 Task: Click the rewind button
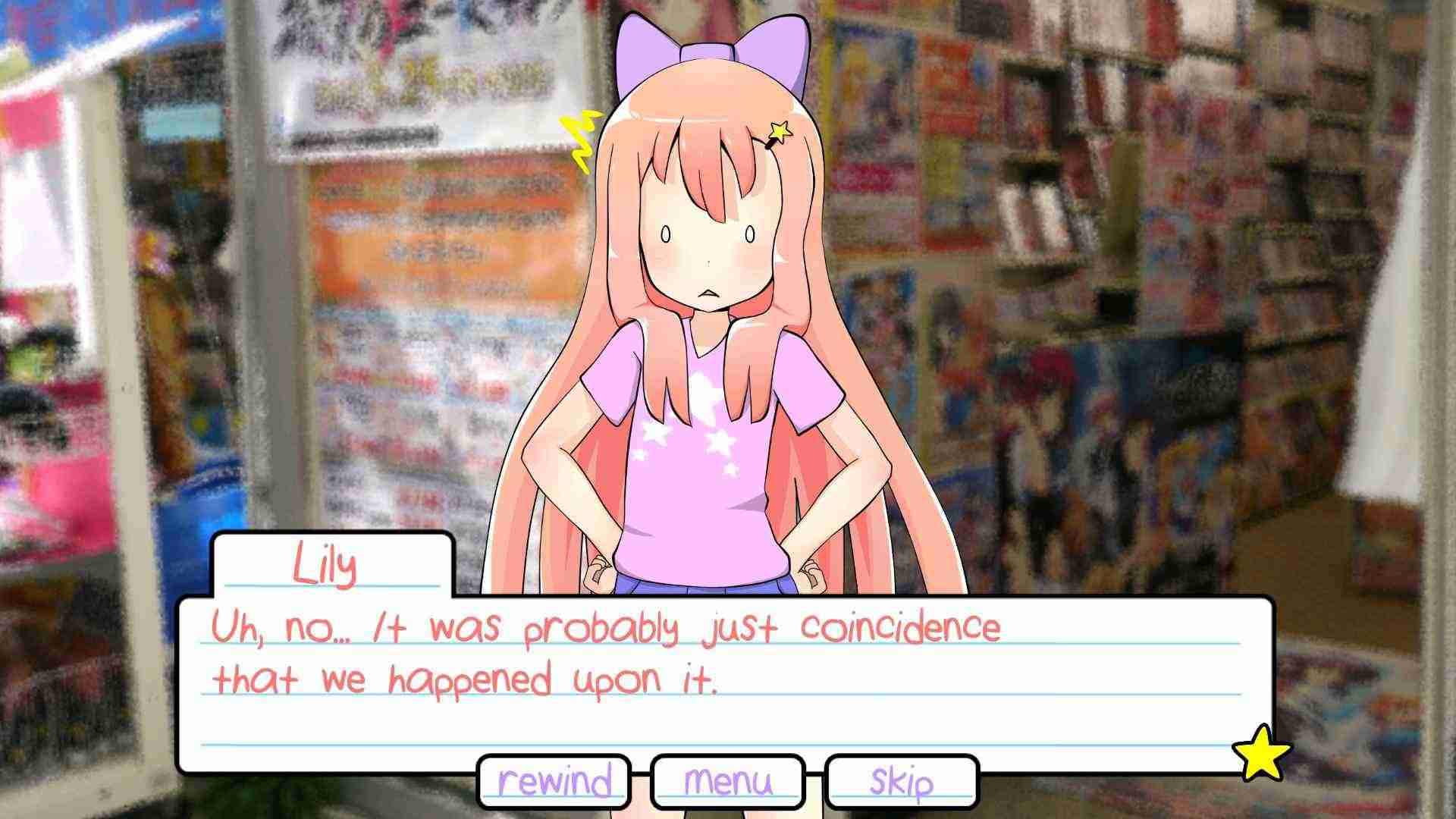pyautogui.click(x=554, y=781)
